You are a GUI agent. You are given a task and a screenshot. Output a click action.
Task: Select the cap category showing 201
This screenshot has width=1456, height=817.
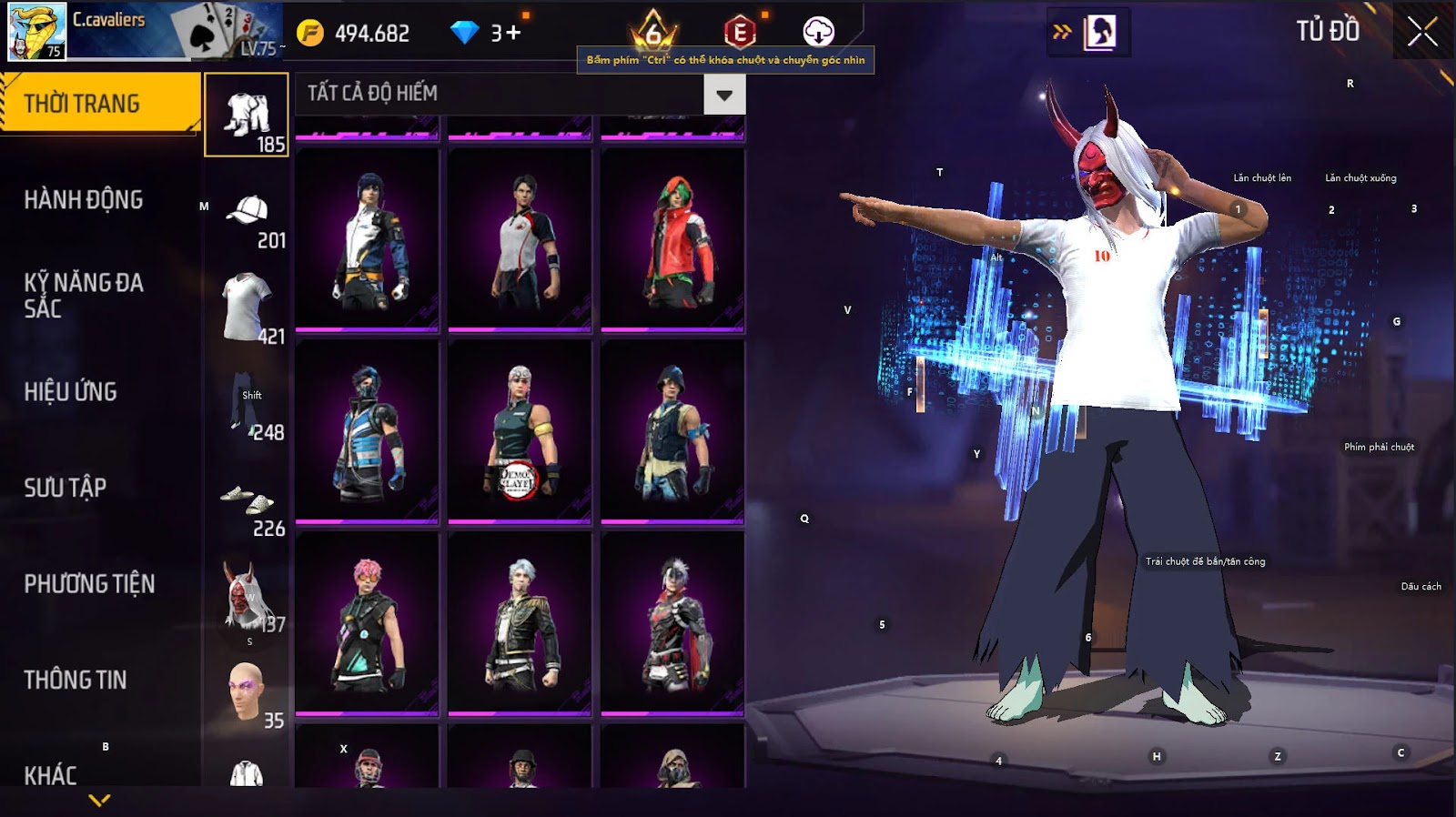pos(247,220)
